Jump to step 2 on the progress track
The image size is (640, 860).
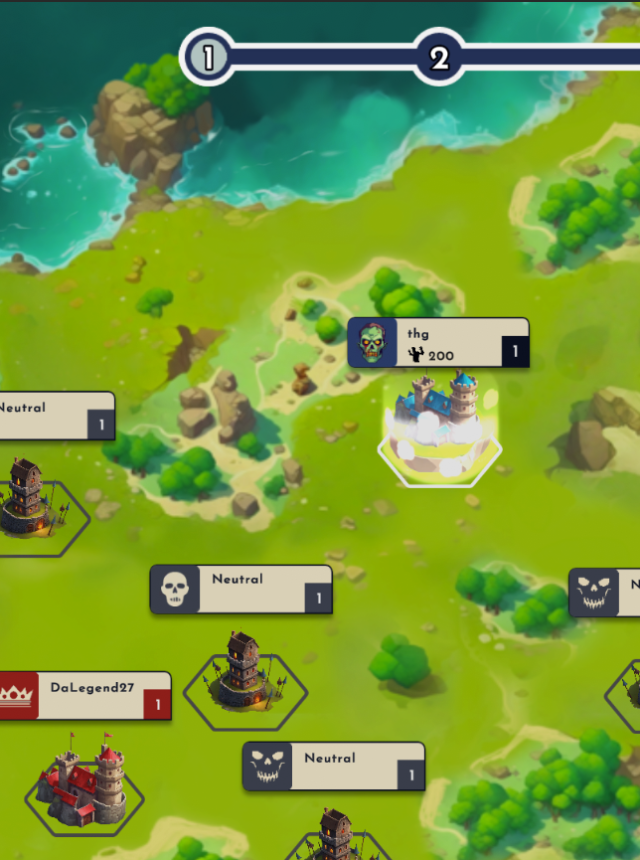coord(439,58)
